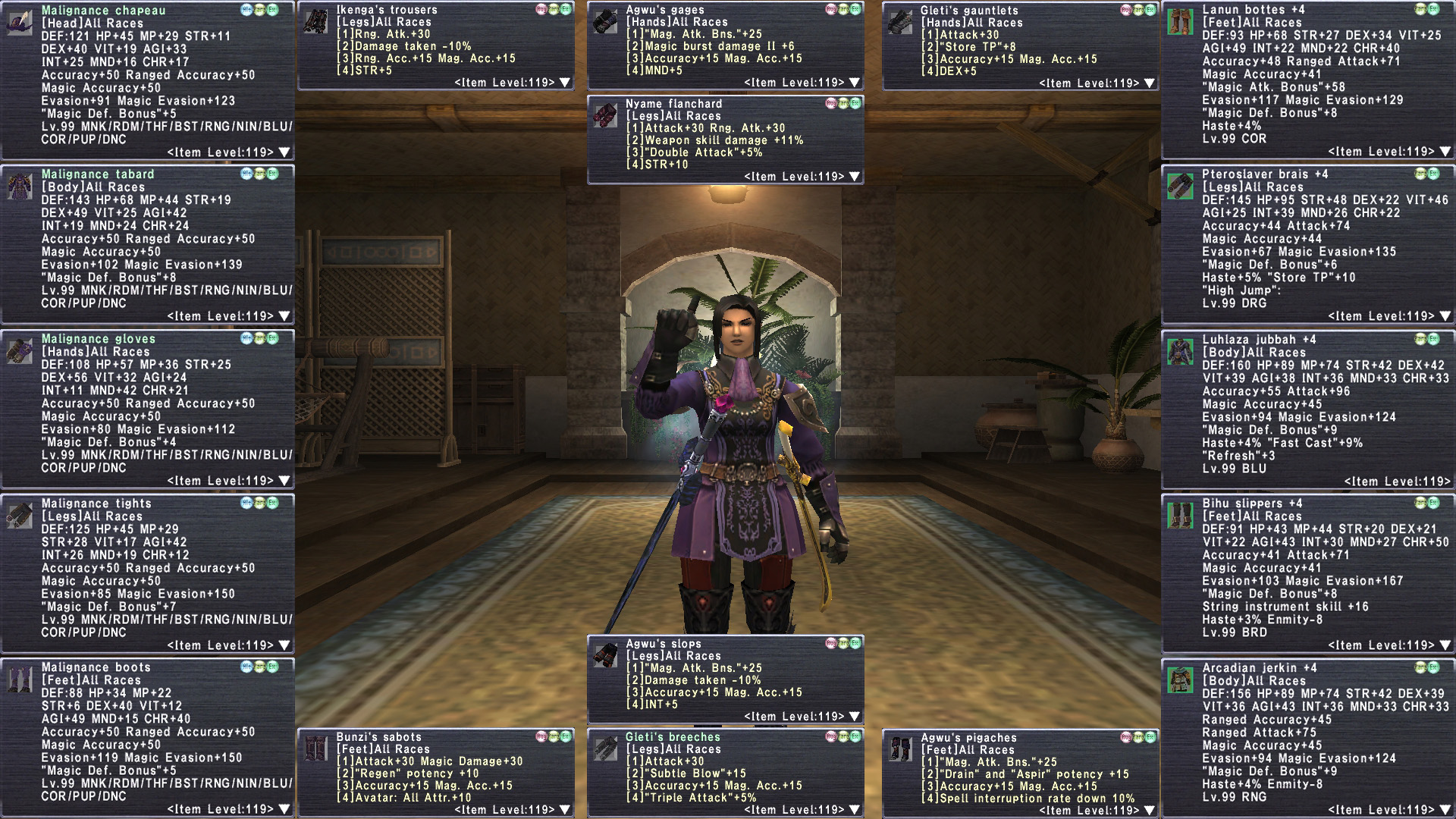Screen dimensions: 1456x819
Task: Click the Bihu slippers +4 icon
Action: (x=1180, y=515)
